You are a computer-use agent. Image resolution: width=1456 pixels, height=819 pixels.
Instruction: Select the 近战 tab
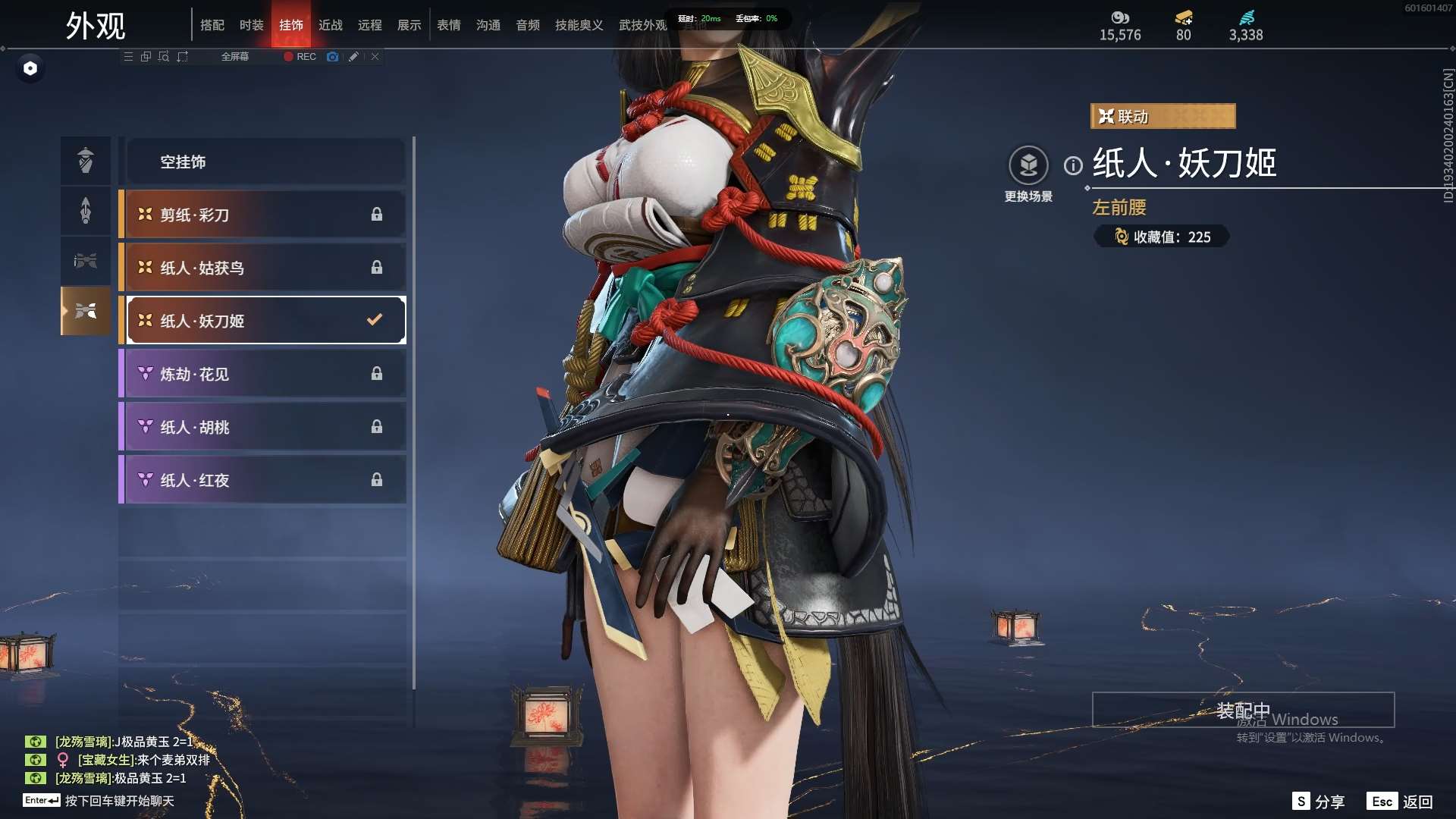(330, 25)
